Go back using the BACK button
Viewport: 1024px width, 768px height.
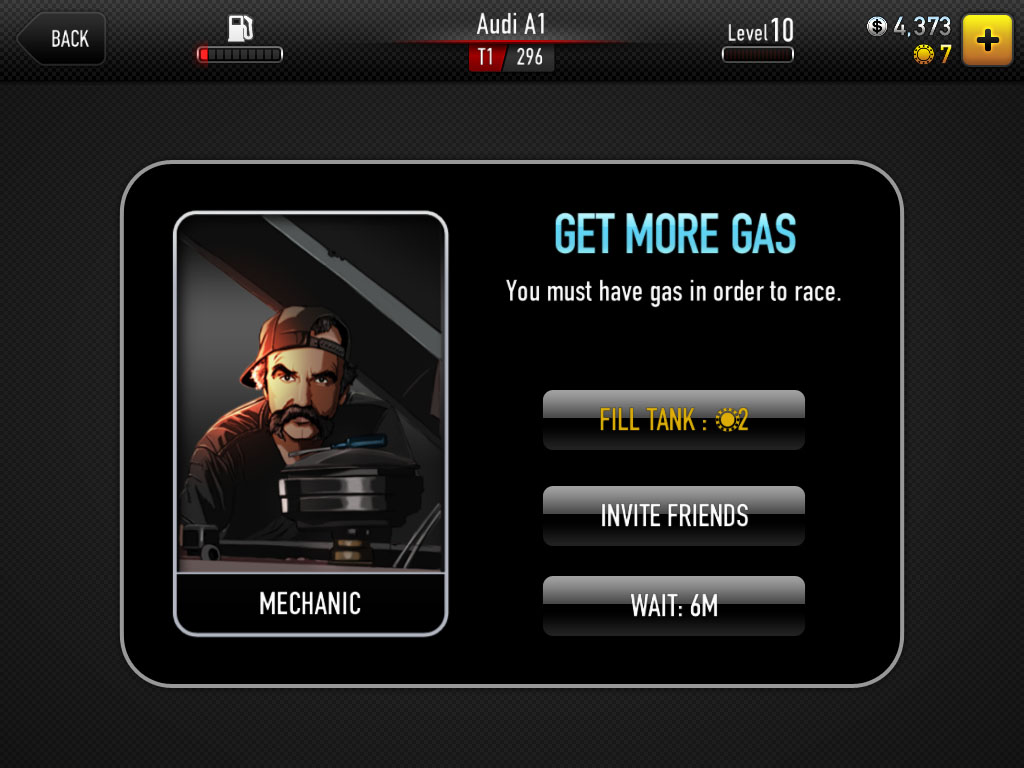click(x=62, y=39)
